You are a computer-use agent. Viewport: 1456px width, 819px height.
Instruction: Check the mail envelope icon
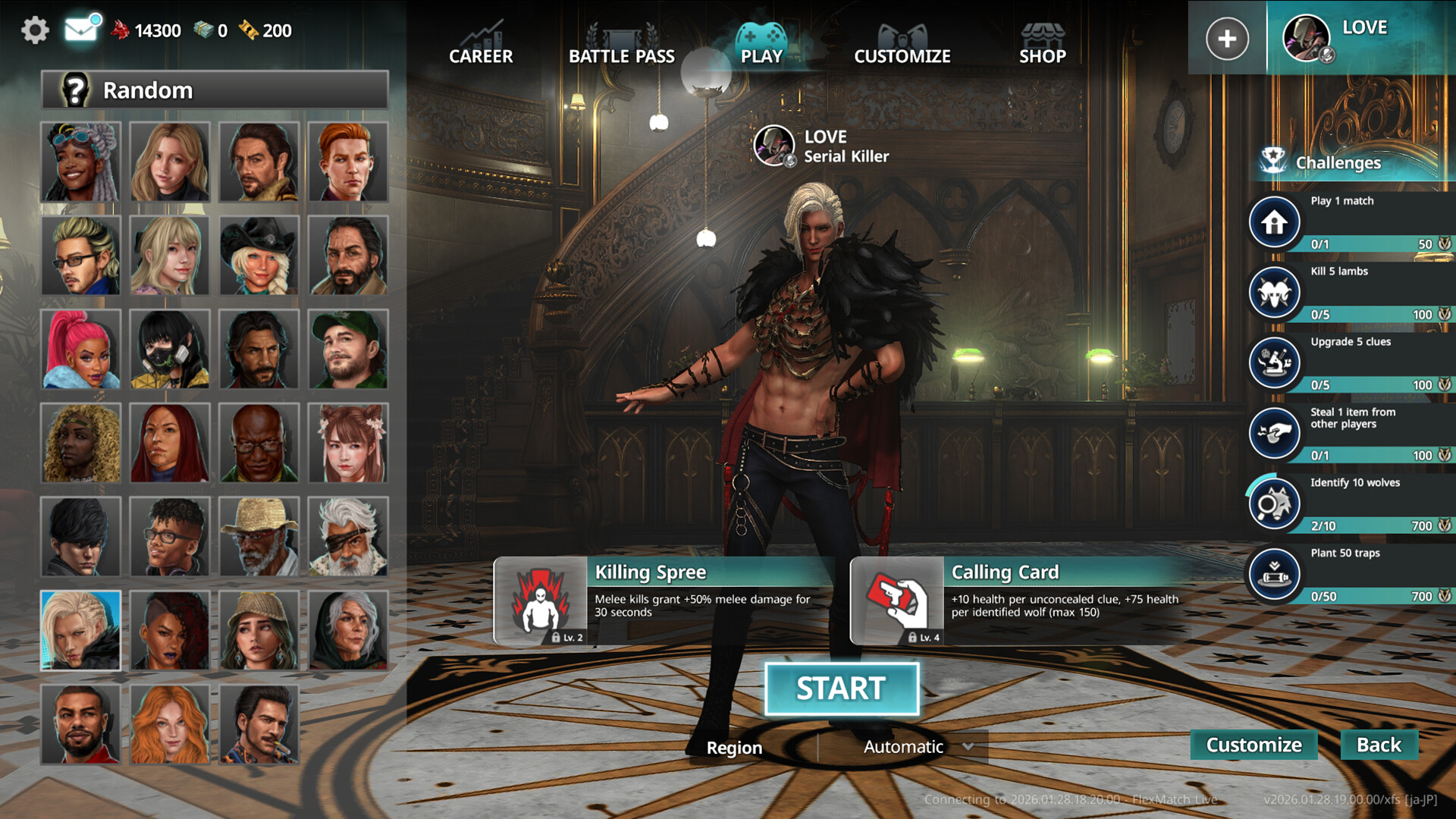click(81, 30)
